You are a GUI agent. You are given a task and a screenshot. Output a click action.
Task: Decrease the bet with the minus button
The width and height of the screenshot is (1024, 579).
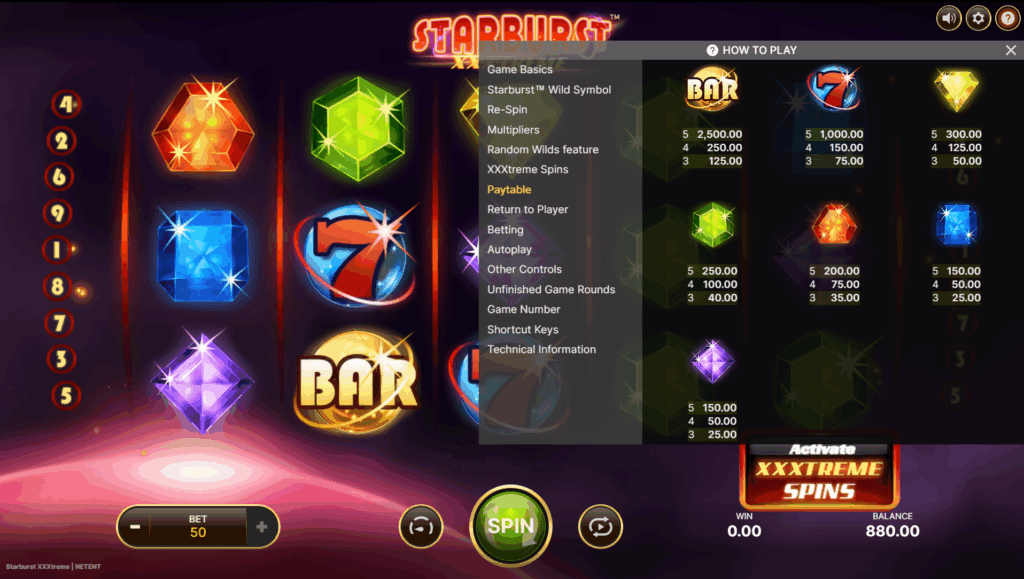click(x=133, y=527)
